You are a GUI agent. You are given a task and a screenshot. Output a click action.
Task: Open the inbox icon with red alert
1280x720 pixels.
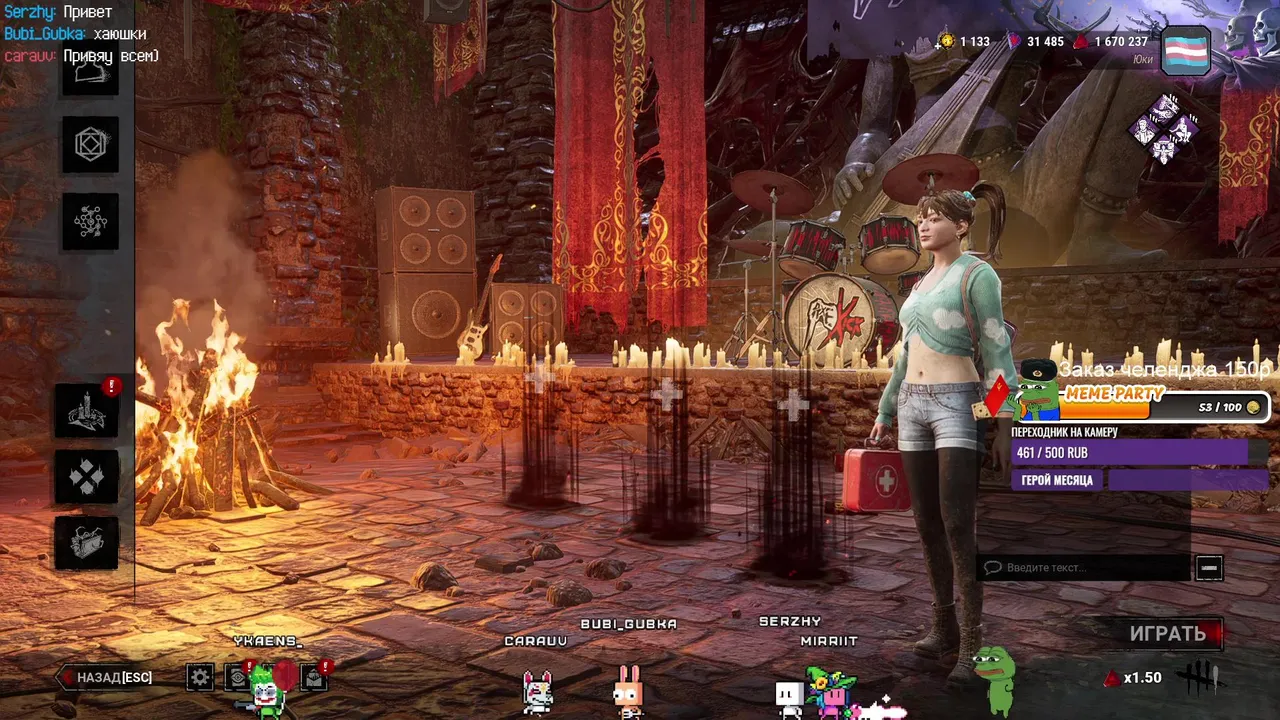[314, 678]
